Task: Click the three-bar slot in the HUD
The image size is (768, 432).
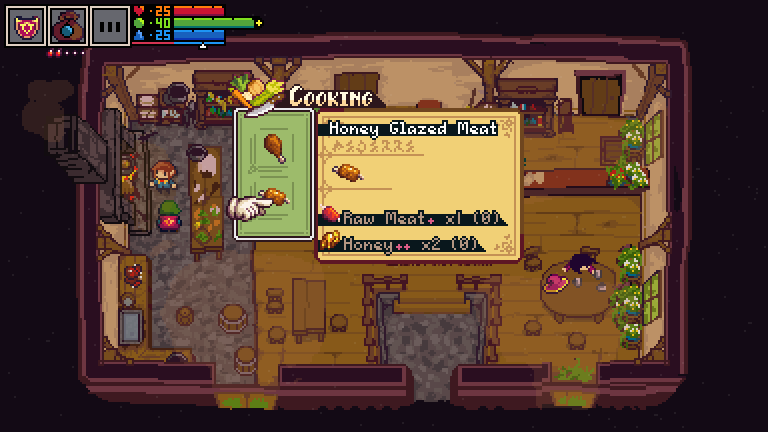Action: coord(110,25)
